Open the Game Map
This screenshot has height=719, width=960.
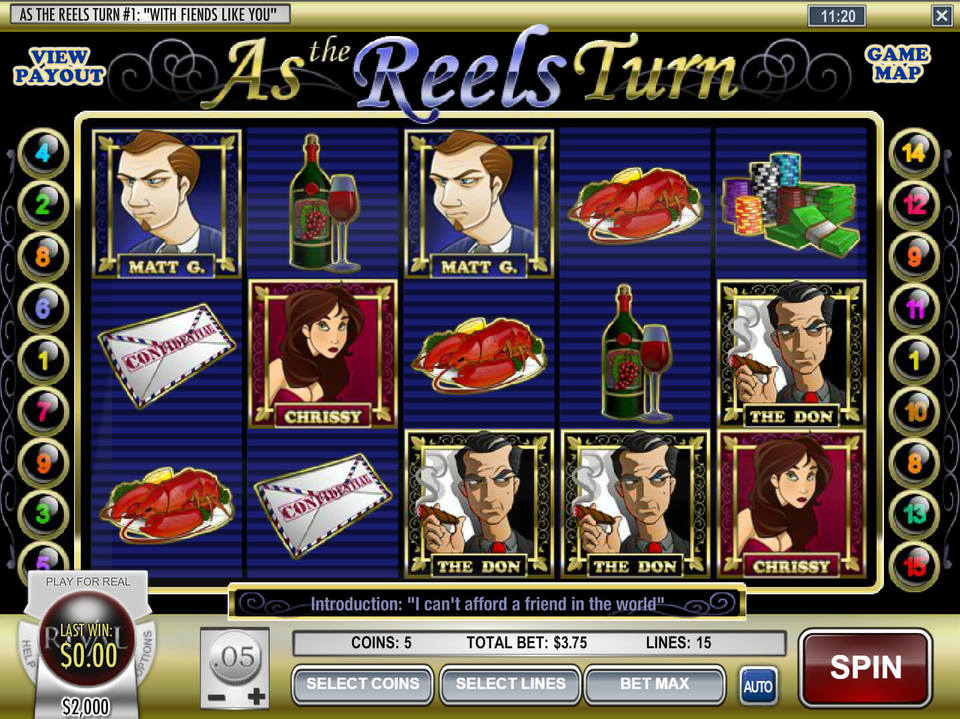point(896,64)
